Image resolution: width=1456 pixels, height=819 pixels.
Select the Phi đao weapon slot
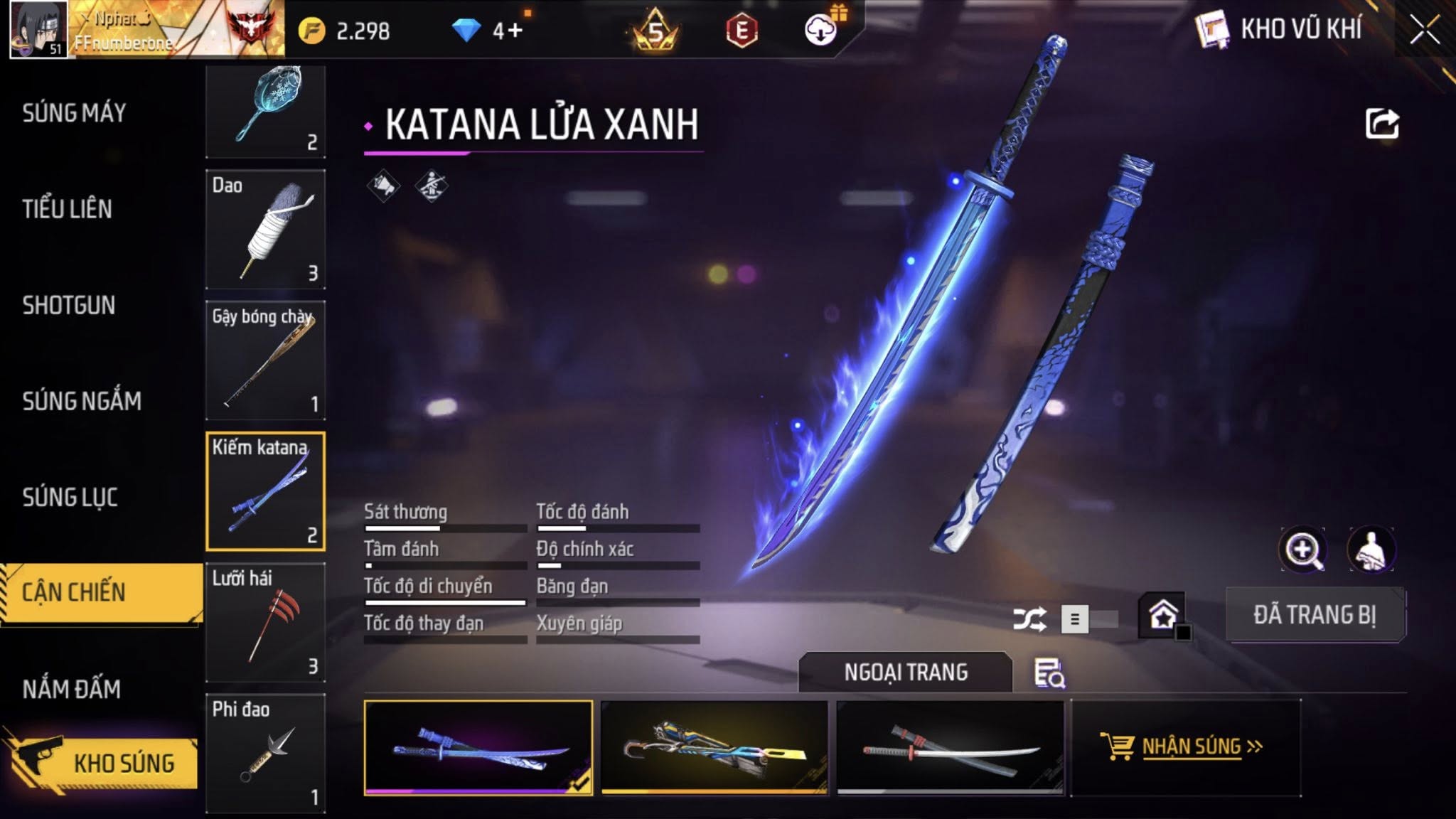click(x=265, y=753)
